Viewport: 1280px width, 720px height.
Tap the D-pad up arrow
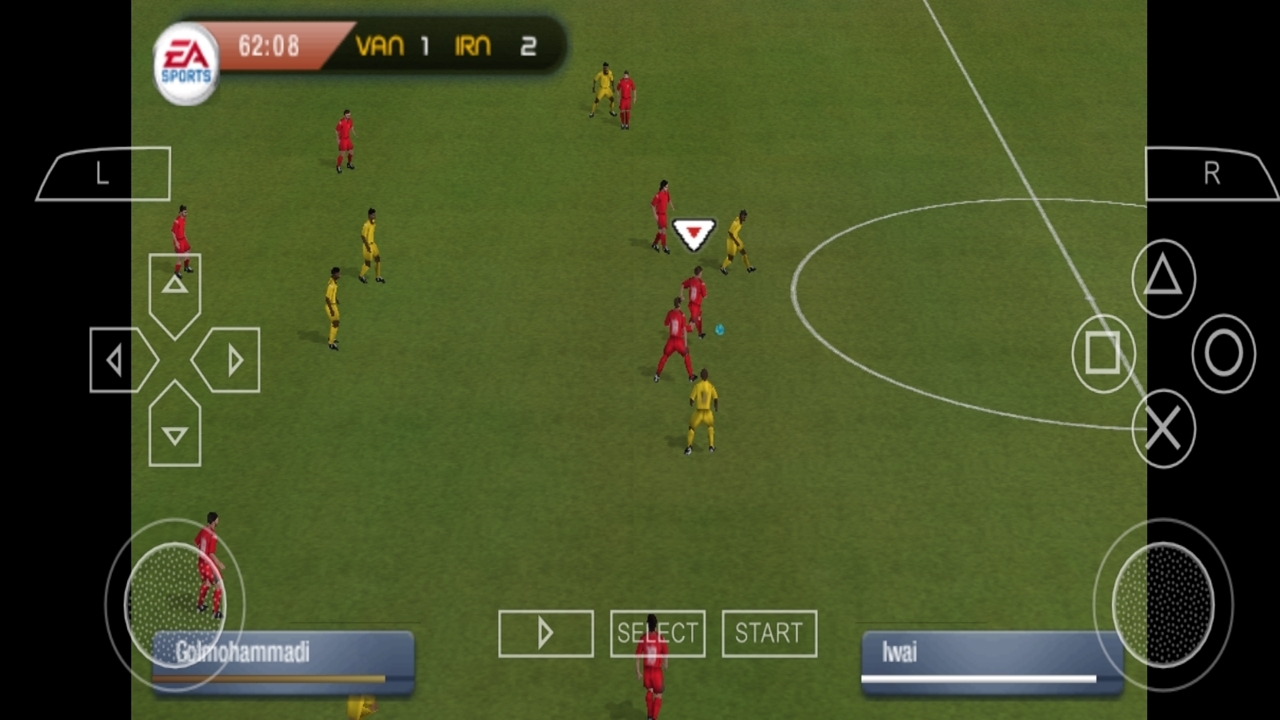[175, 288]
